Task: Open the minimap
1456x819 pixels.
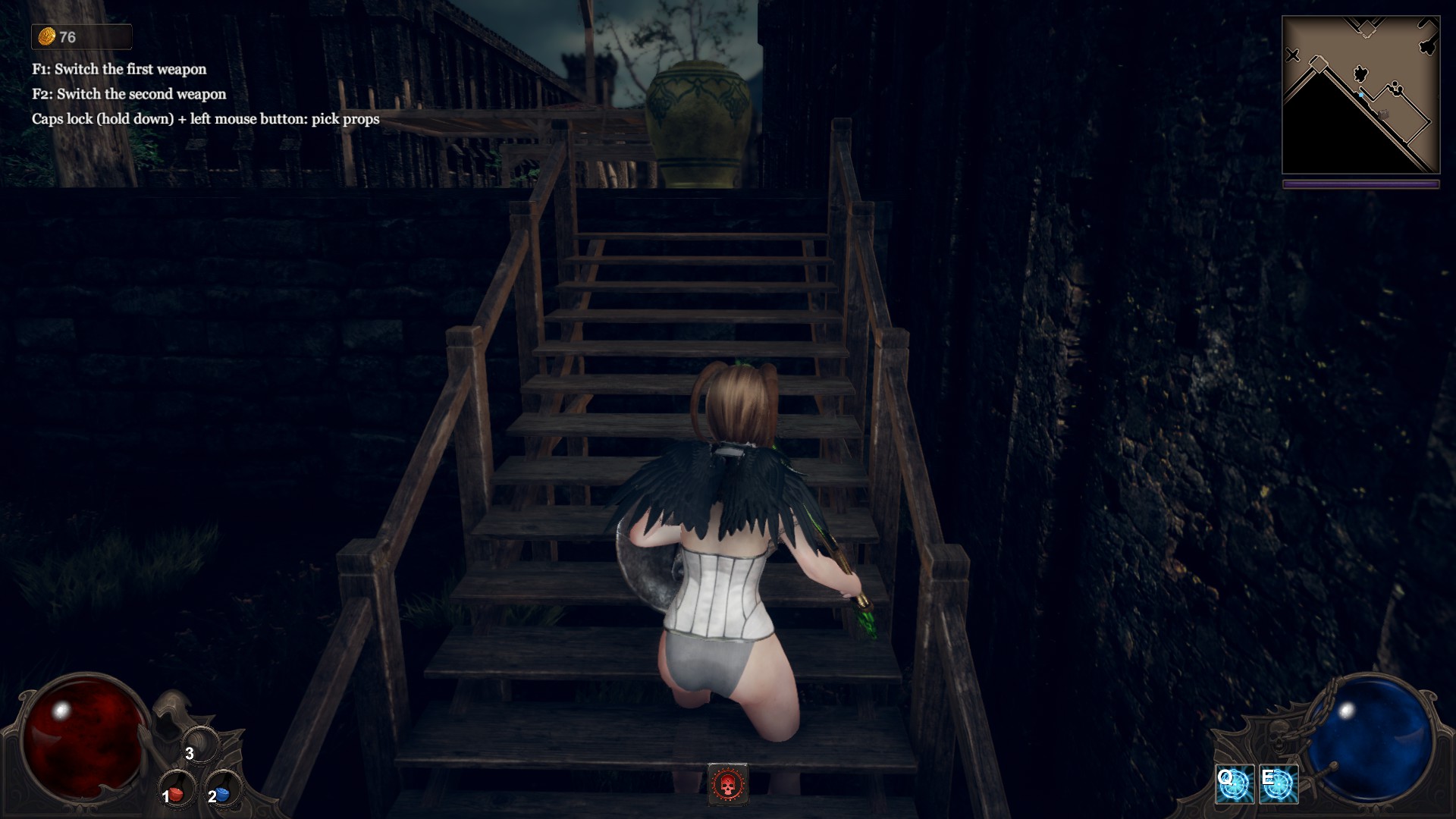Action: tap(1360, 96)
